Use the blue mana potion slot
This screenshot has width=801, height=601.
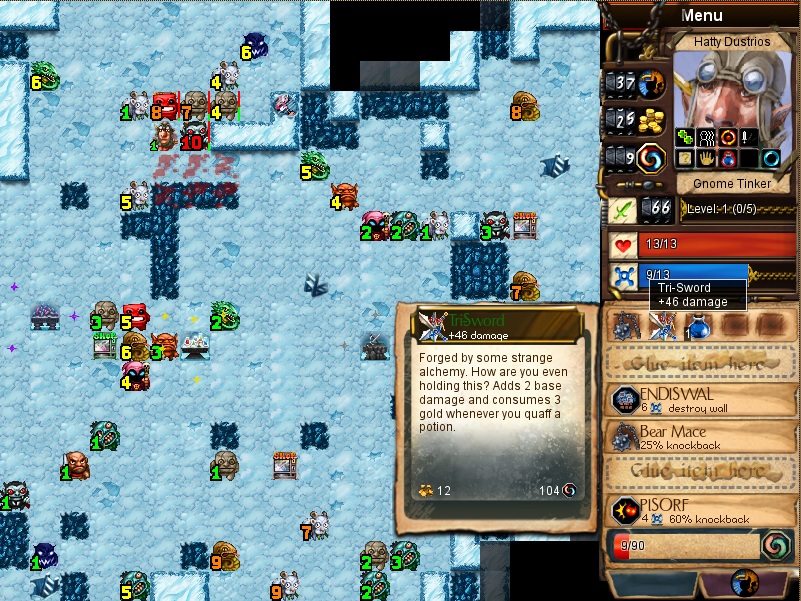[697, 326]
